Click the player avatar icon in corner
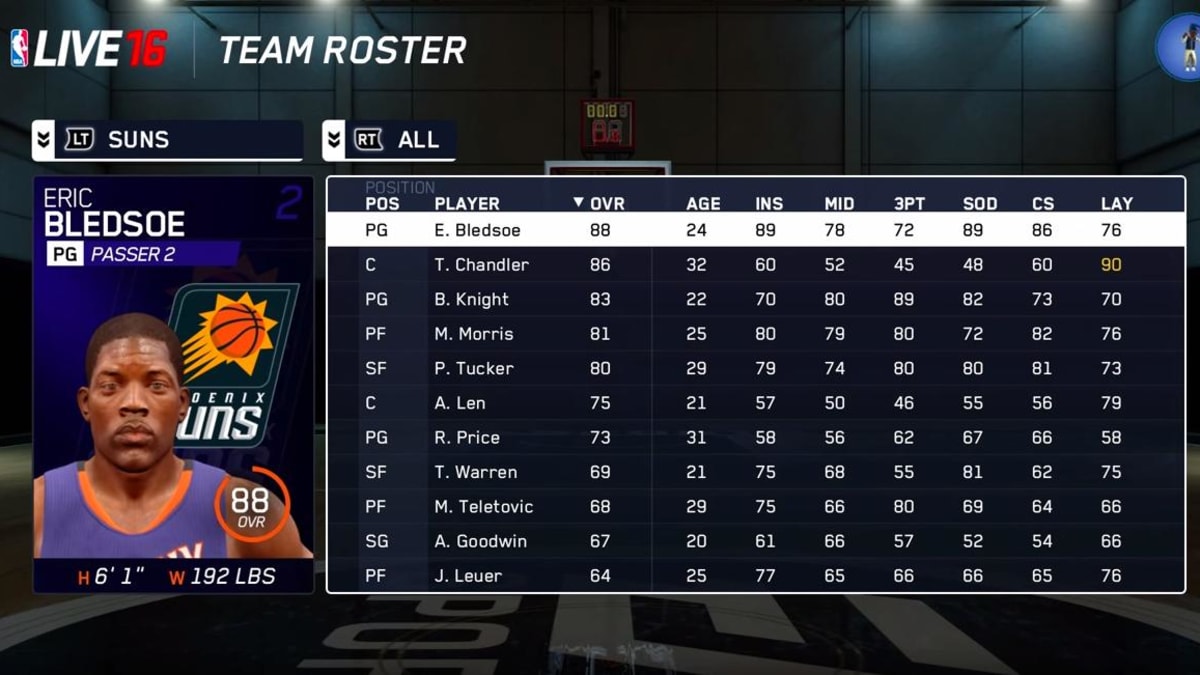This screenshot has width=1200, height=675. (x=1180, y=45)
